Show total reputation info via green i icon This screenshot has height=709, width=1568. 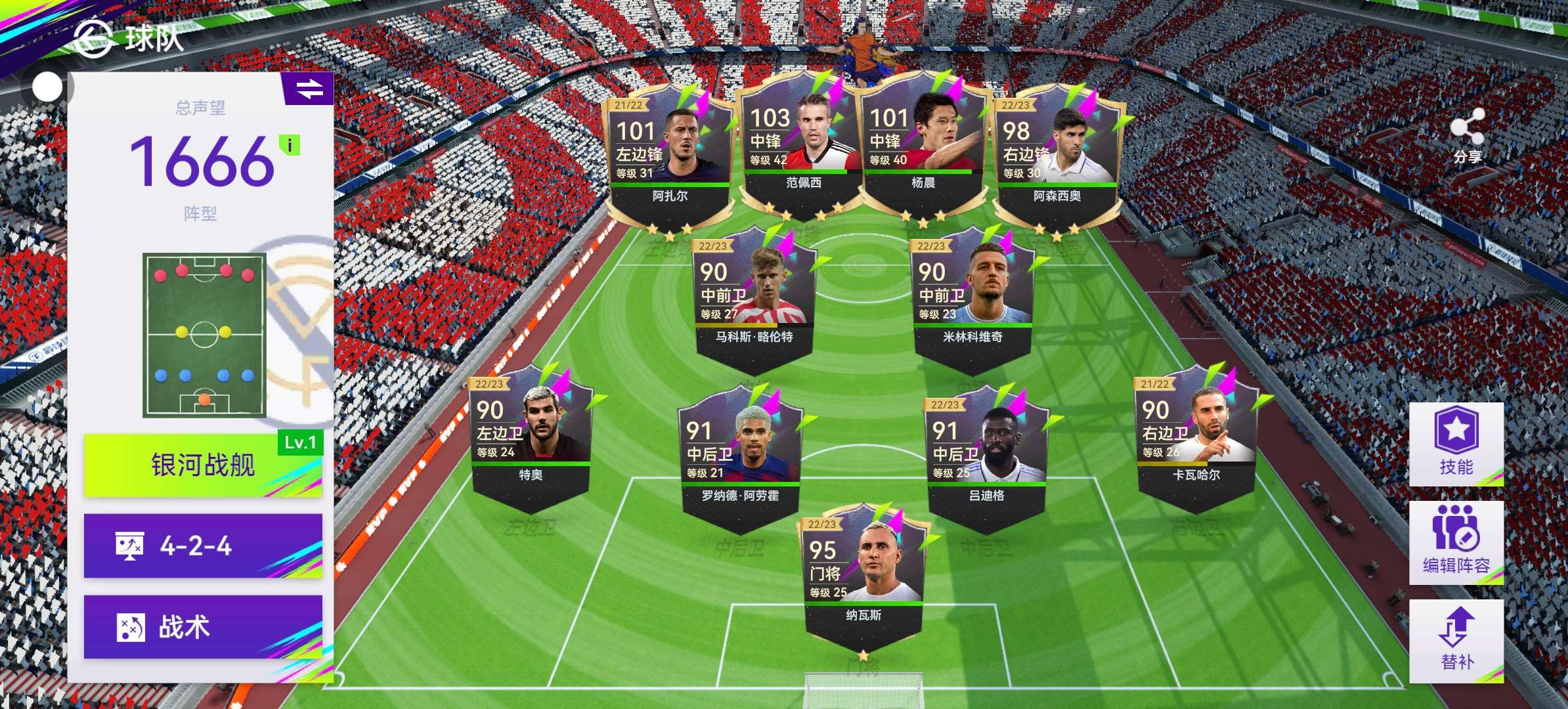290,145
